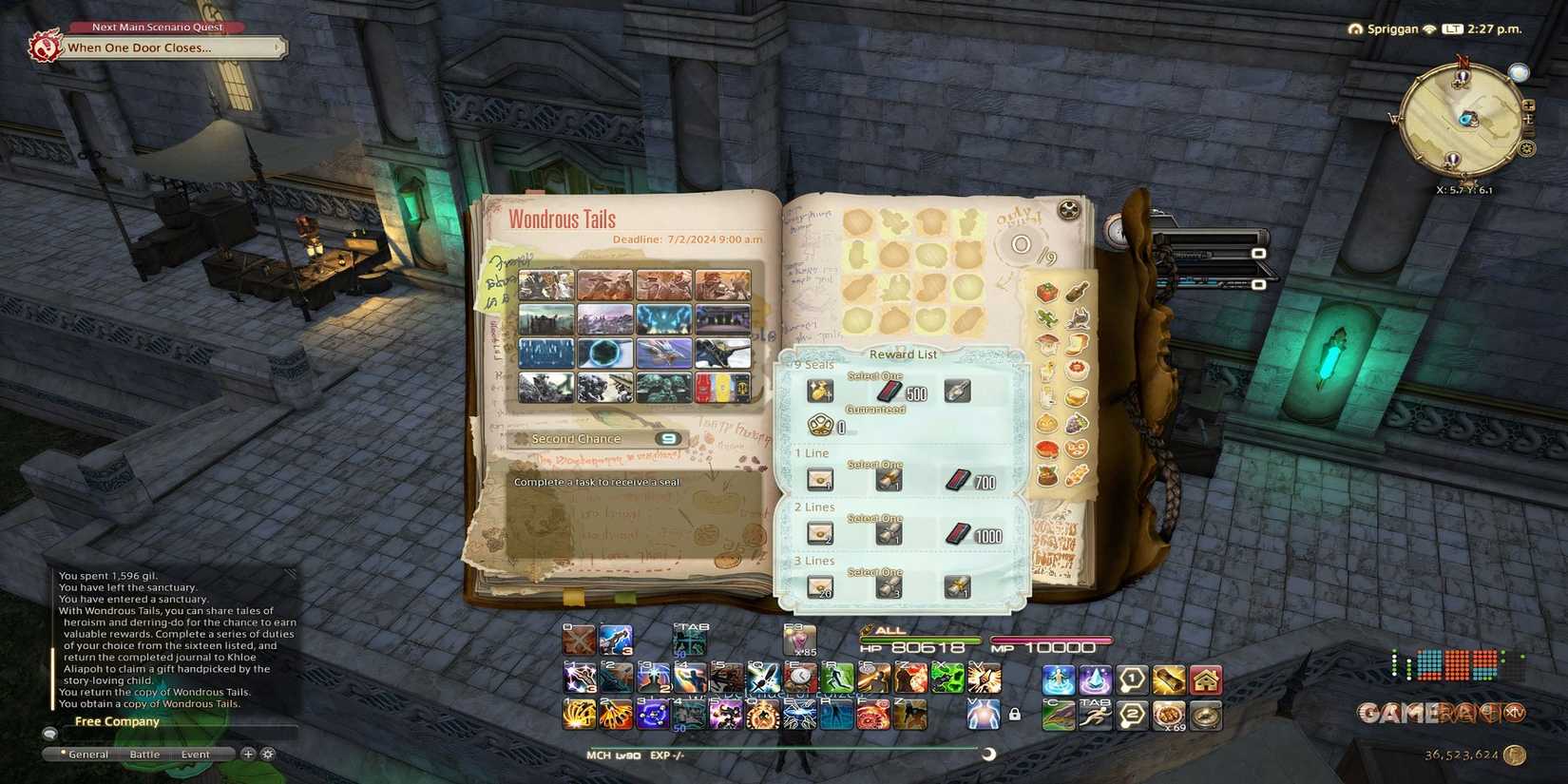Click the food item icon showing x69
Viewport: 1568px width, 784px height.
pos(1171,716)
